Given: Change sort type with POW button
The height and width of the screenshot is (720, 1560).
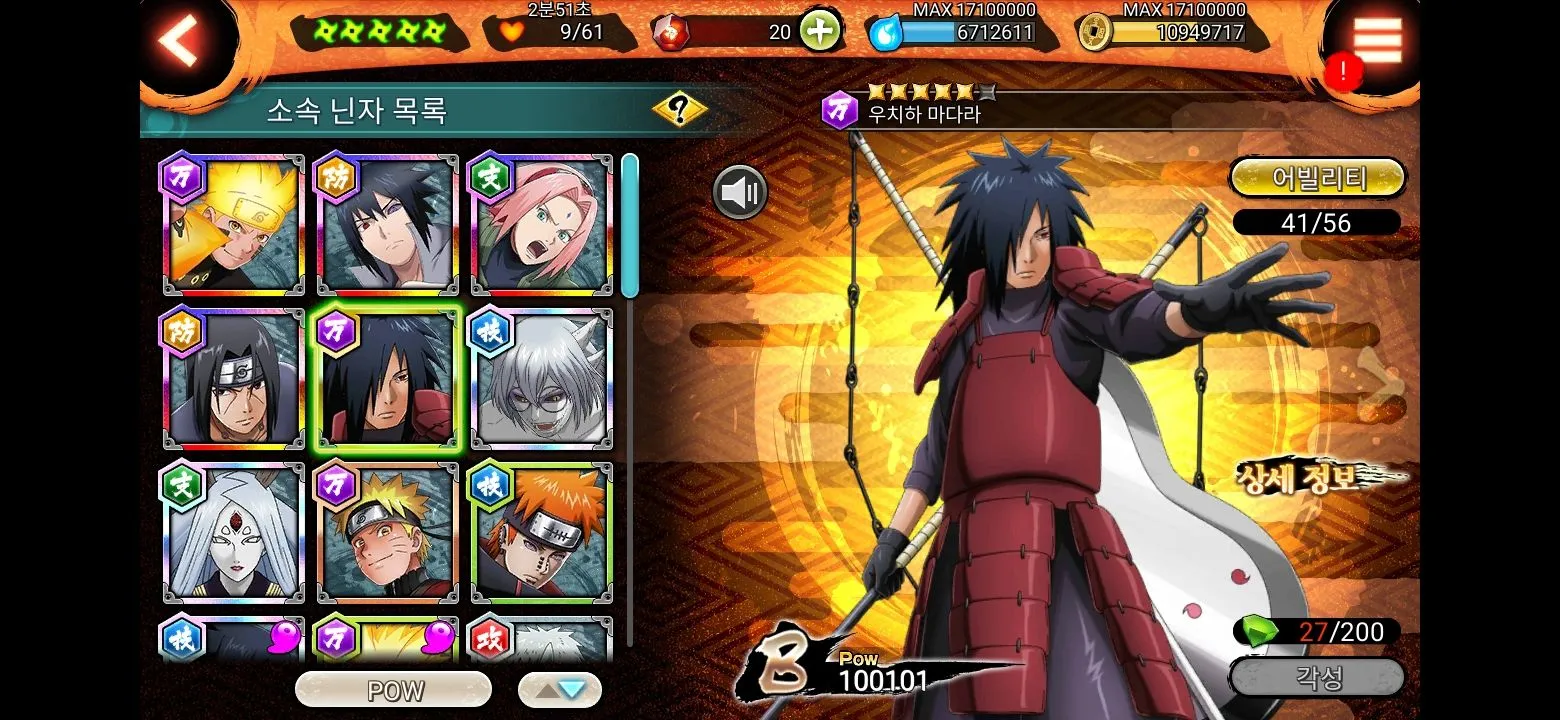Looking at the screenshot, I should 394,690.
